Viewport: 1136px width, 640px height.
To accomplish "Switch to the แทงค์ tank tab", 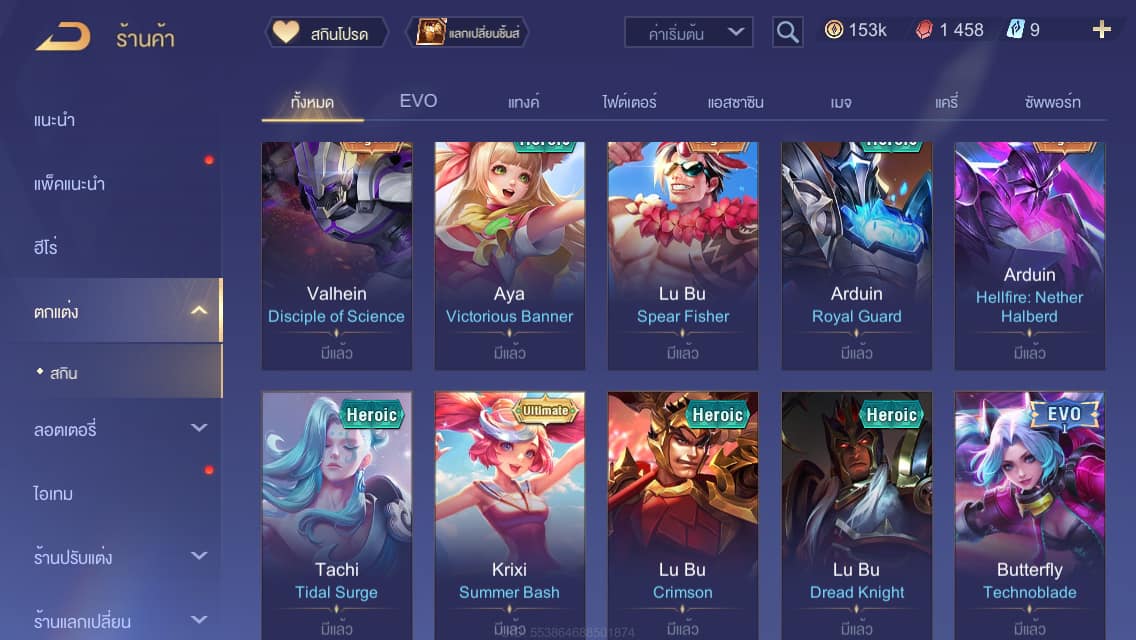I will click(x=523, y=102).
